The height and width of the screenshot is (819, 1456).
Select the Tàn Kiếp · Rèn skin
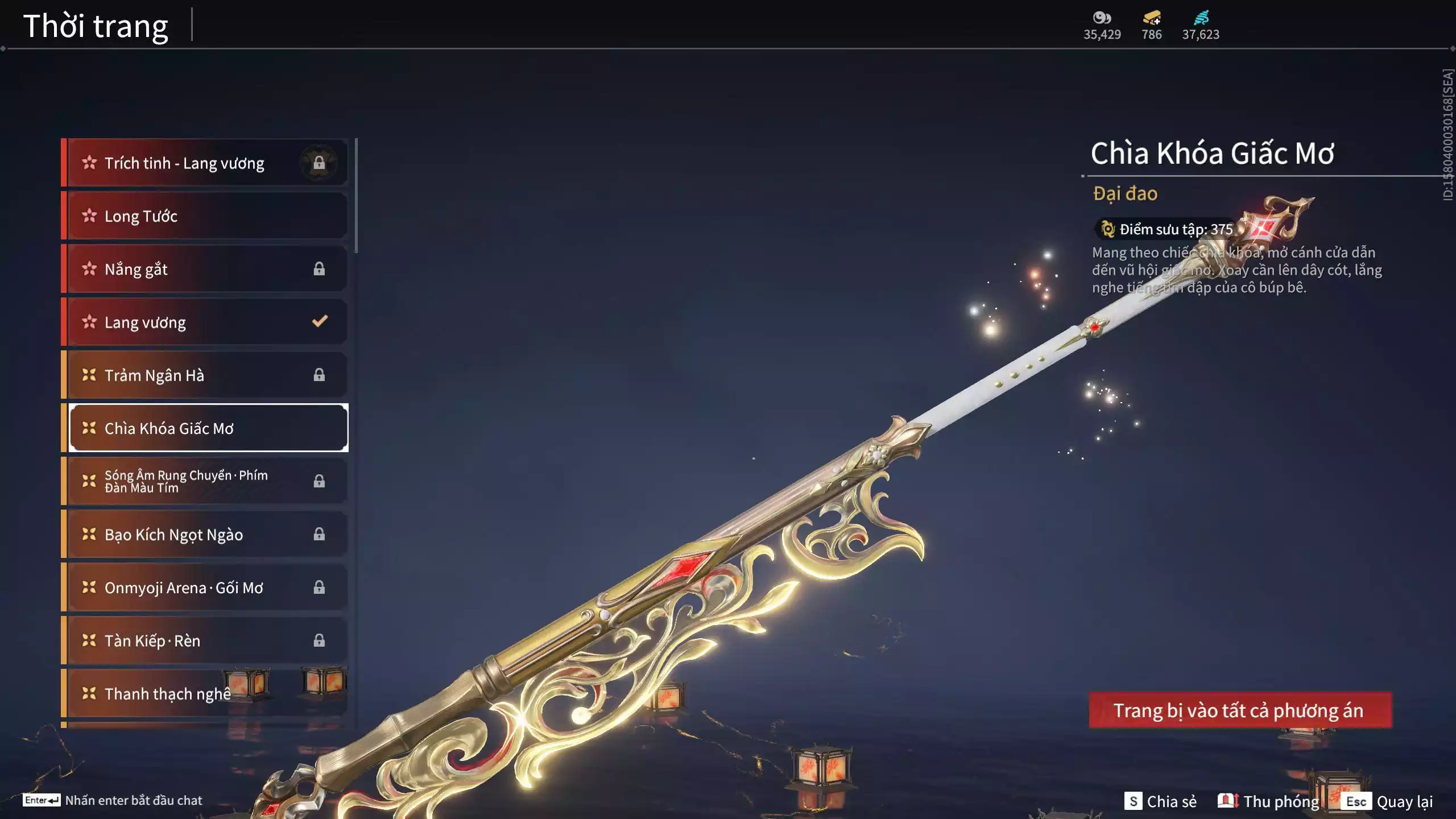(207, 640)
